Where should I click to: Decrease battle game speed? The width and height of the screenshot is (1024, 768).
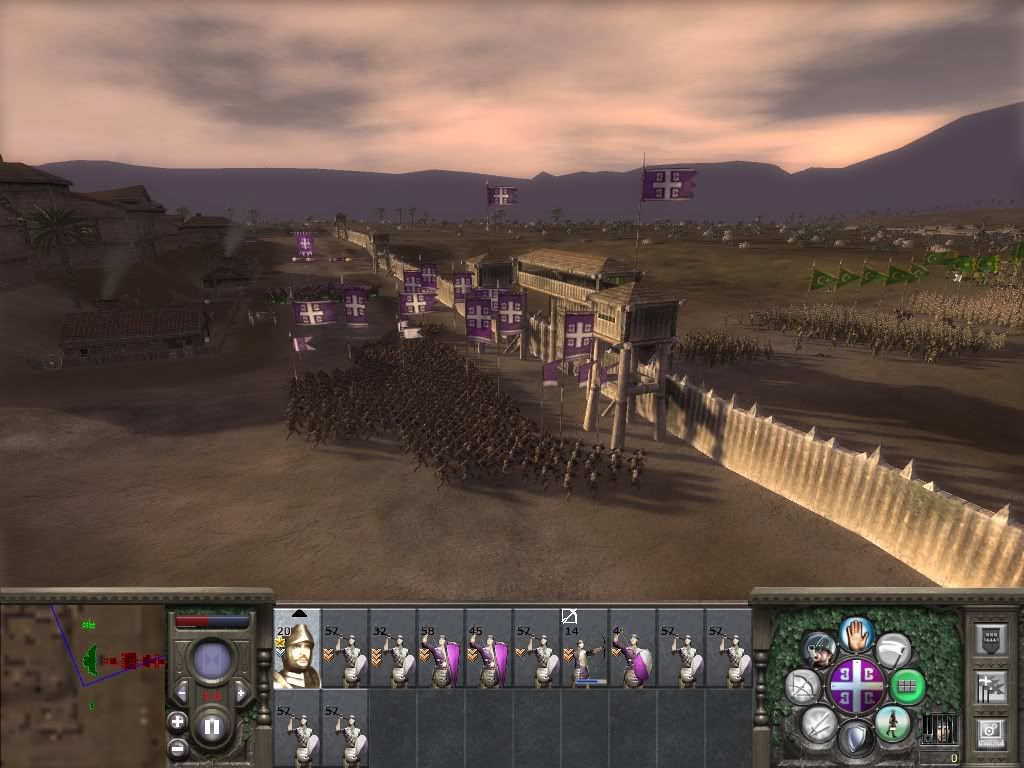pos(181,691)
